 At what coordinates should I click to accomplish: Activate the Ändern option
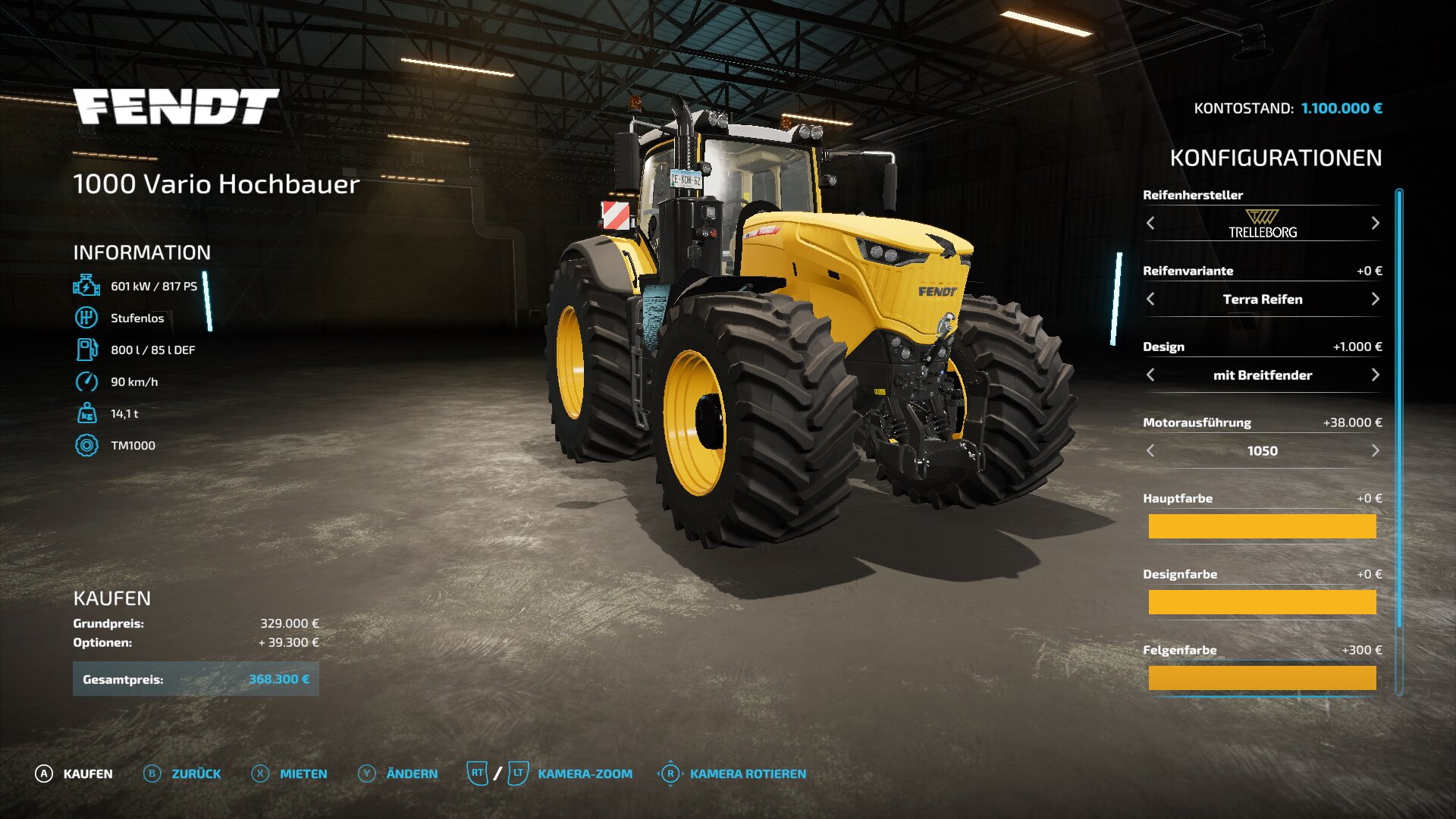coord(398,773)
